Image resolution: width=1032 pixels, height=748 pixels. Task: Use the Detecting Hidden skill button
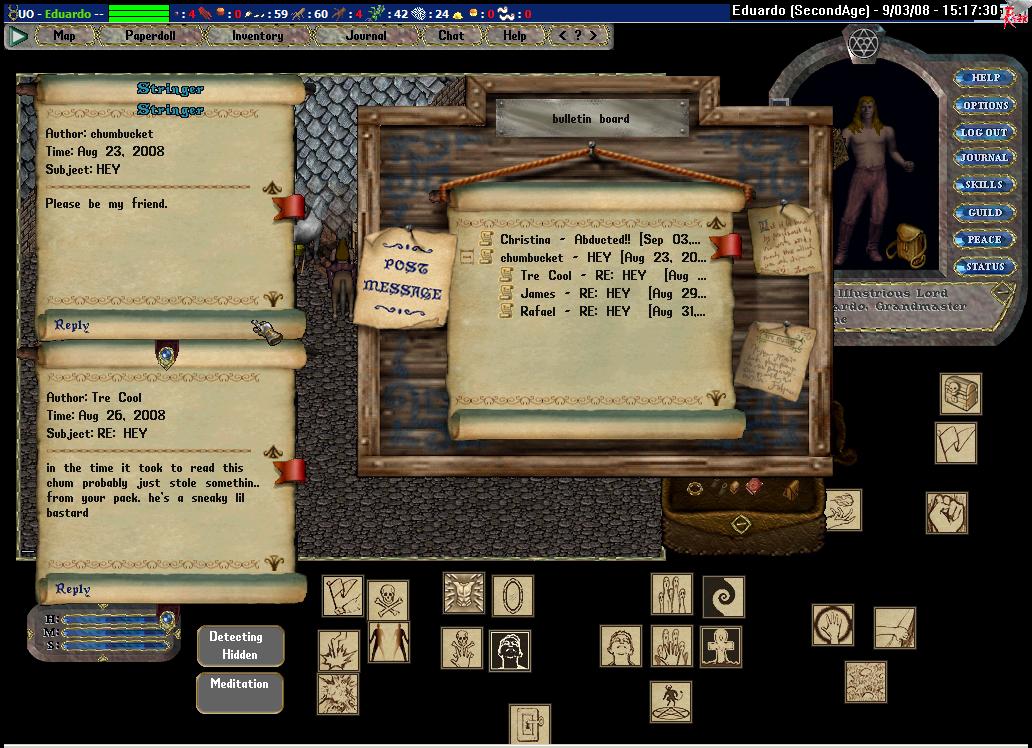click(x=240, y=646)
